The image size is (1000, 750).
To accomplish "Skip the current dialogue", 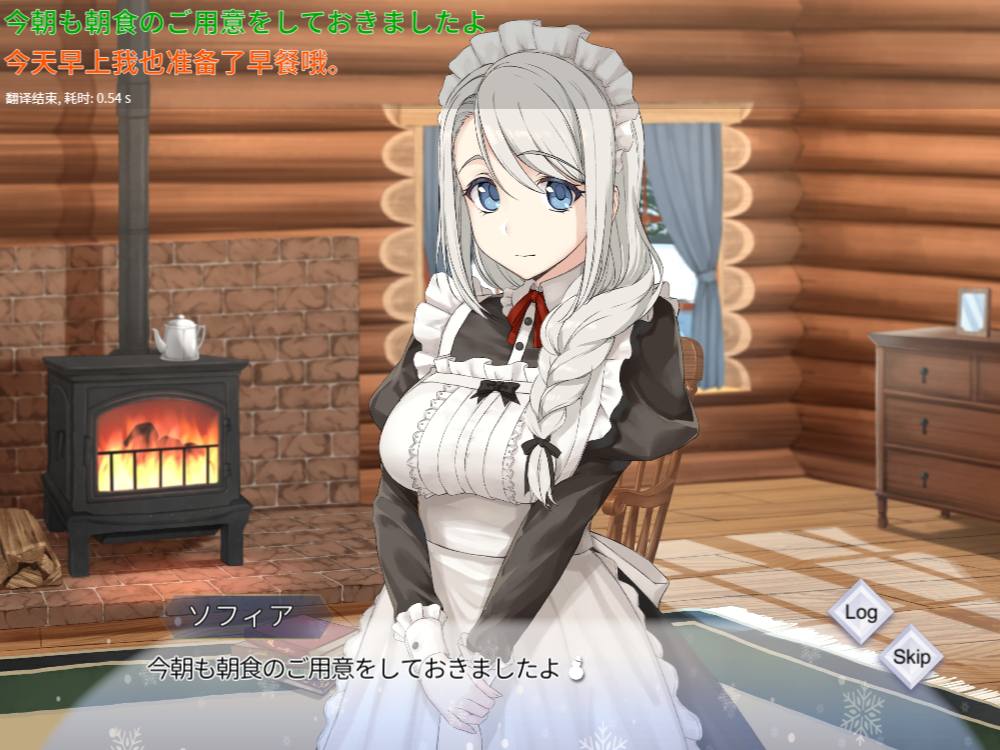I will [911, 657].
